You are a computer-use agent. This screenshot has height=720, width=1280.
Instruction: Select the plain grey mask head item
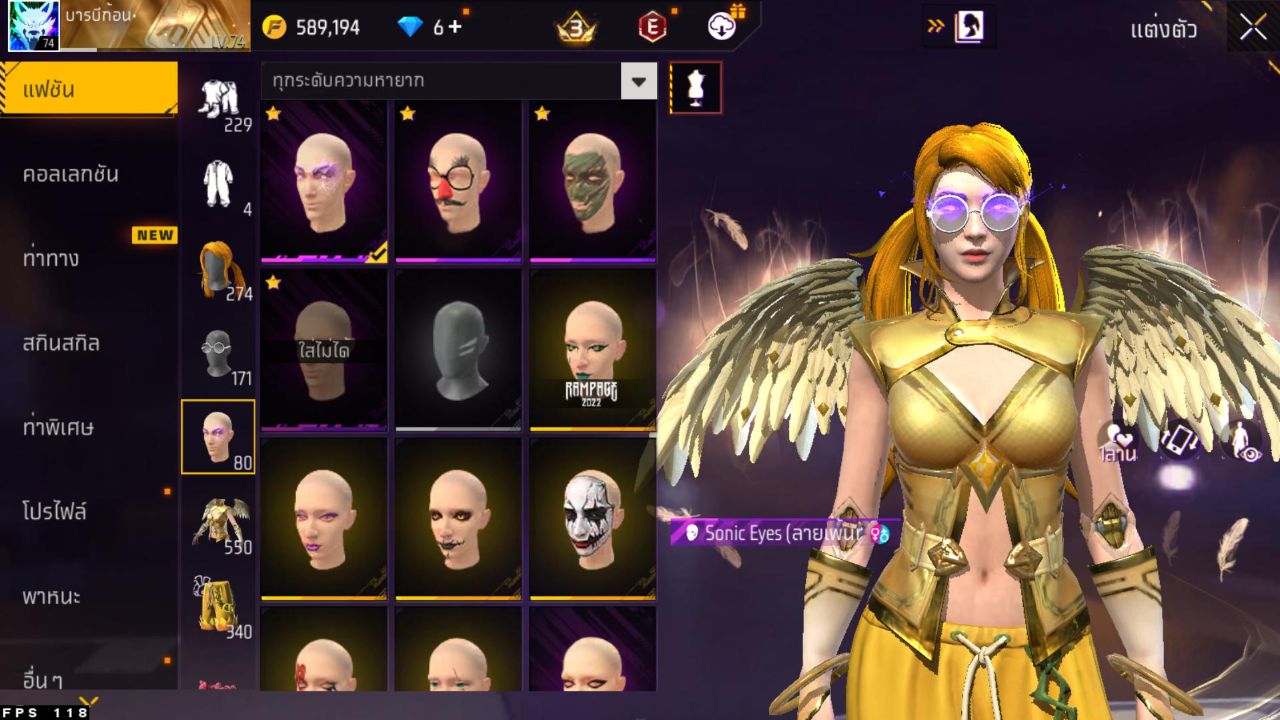point(458,350)
